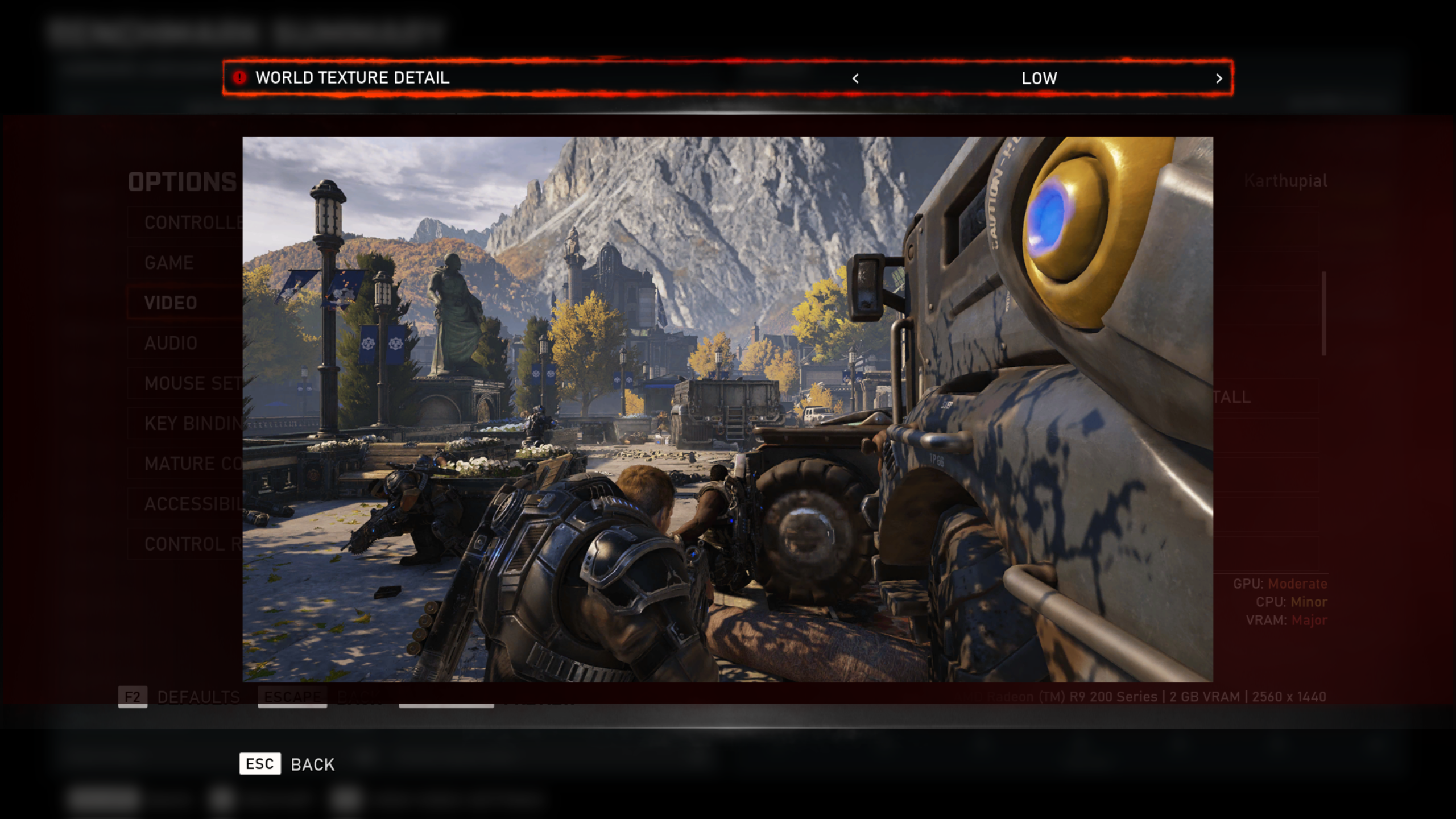Viewport: 1456px width, 819px height.
Task: Click the ESC key icon near Back
Action: pyautogui.click(x=260, y=764)
